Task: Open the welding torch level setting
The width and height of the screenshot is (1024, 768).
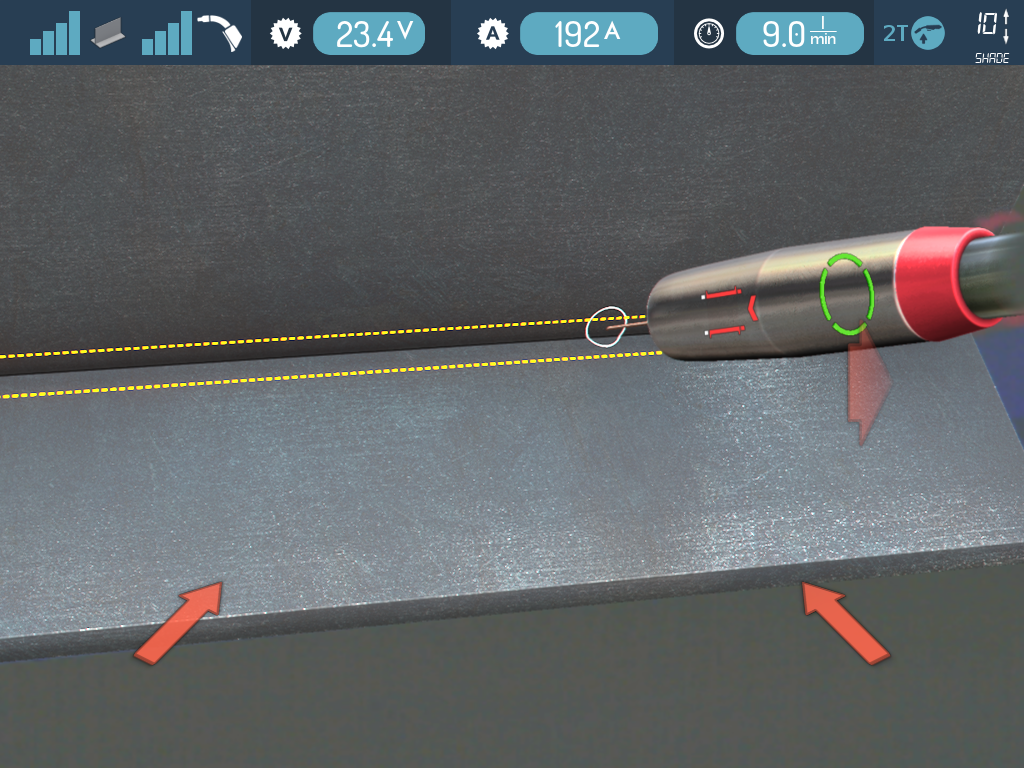Action: tap(193, 33)
